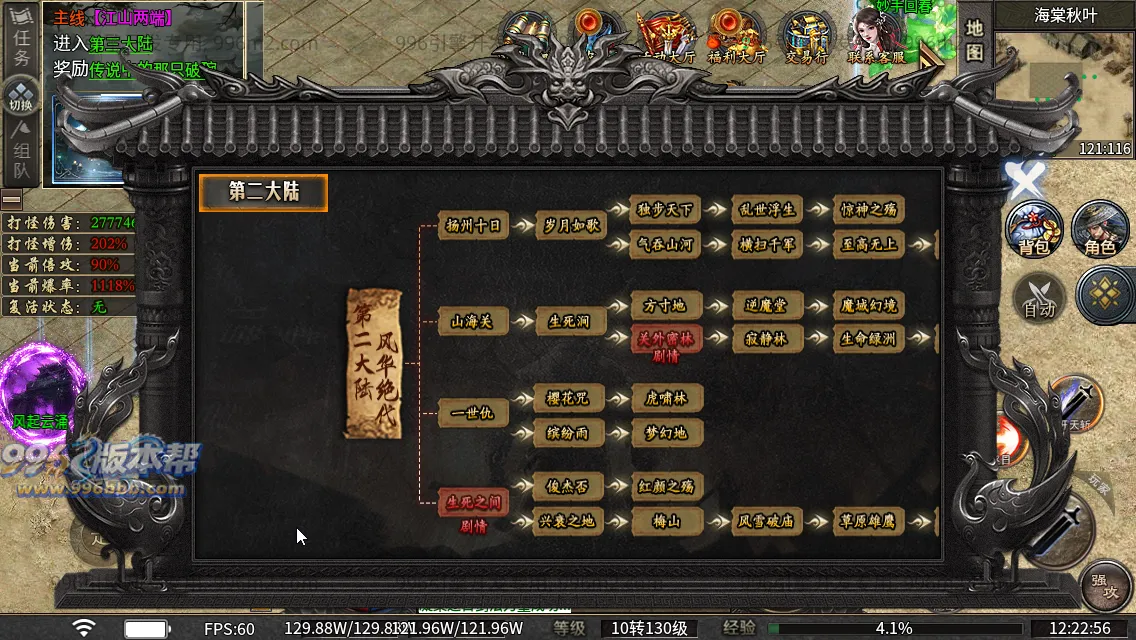Click the 独步天下 map node
The image size is (1136, 640).
[666, 209]
